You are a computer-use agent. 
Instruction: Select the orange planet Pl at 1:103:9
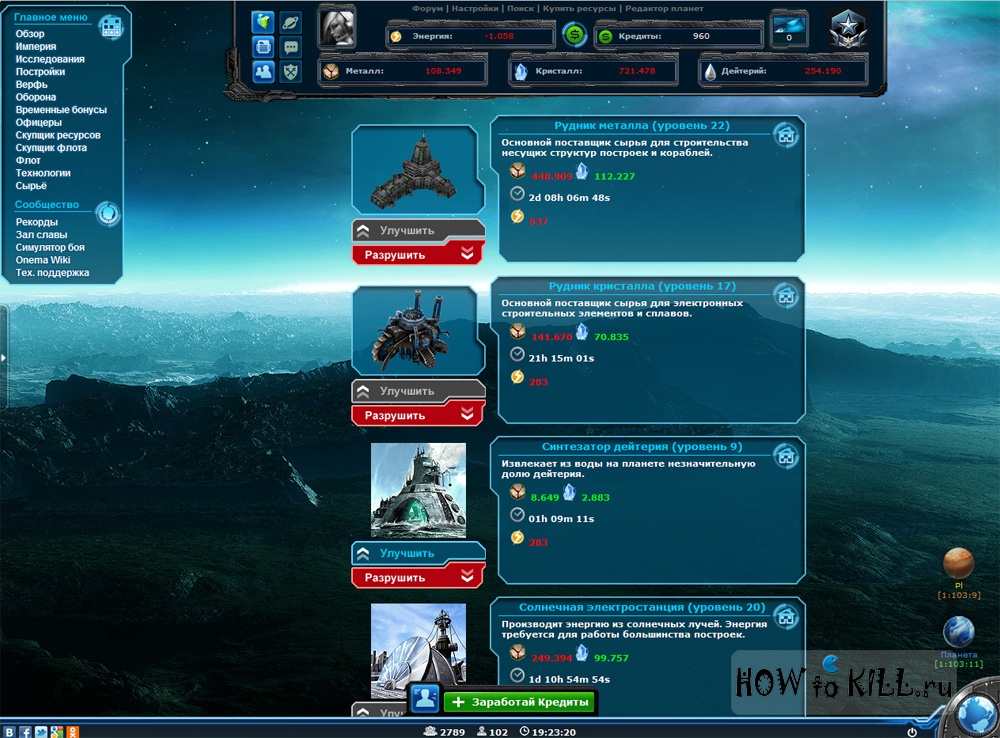[x=958, y=566]
